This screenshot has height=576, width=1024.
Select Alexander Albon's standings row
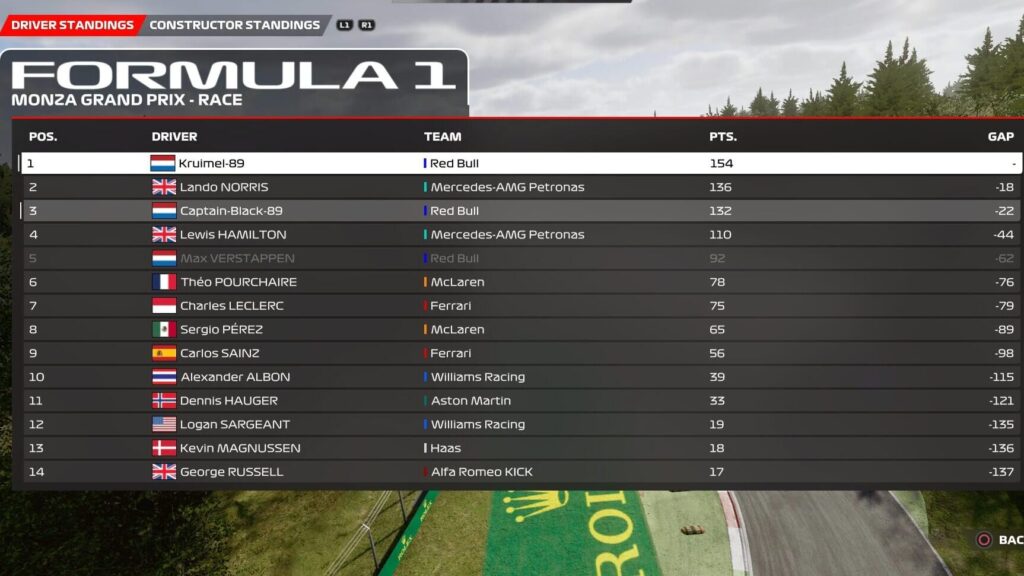520,377
